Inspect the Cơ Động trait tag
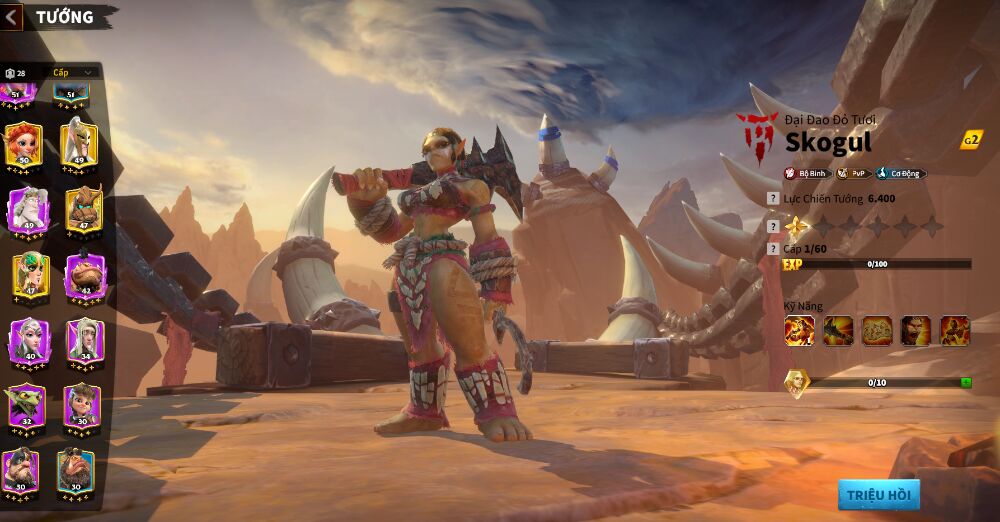The width and height of the screenshot is (1000, 522). pos(902,173)
